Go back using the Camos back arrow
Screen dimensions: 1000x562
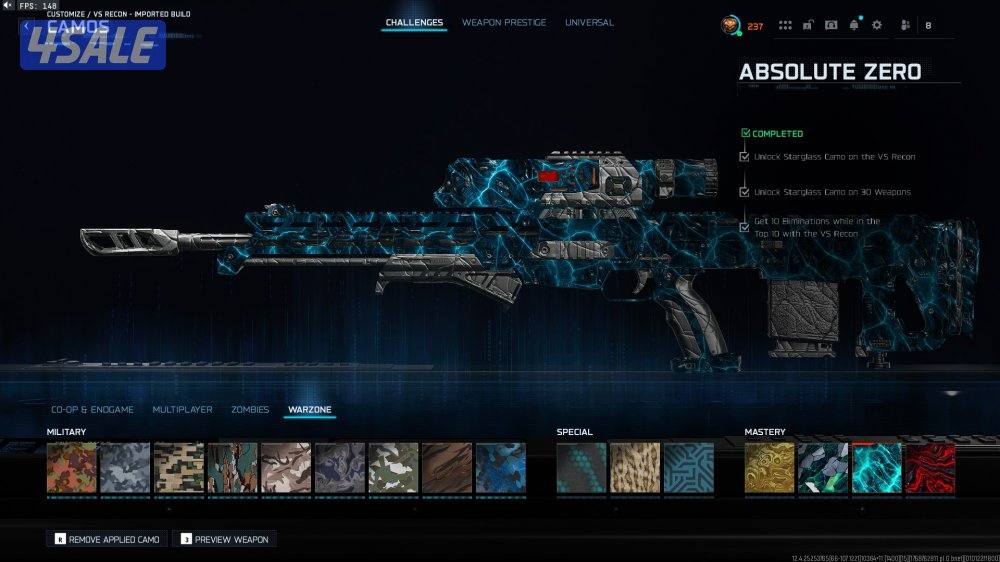pyautogui.click(x=27, y=26)
